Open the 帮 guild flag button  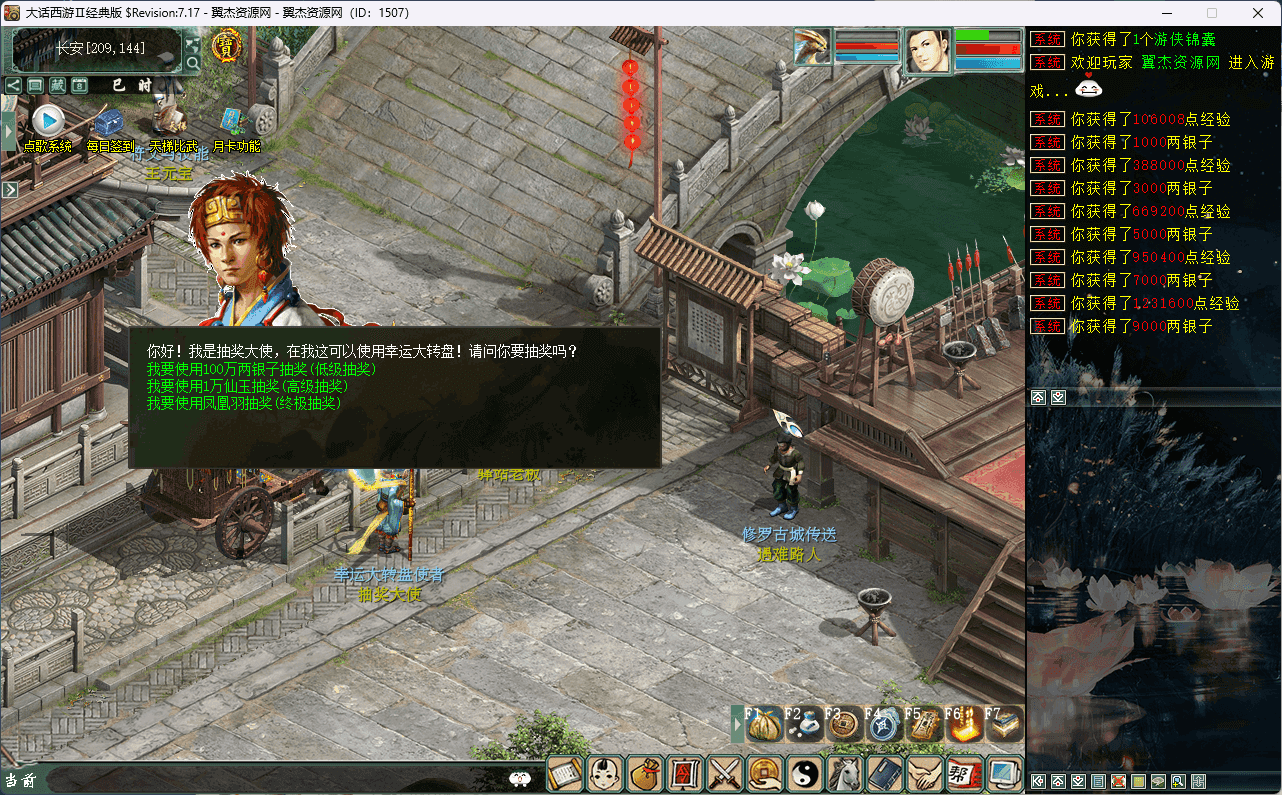click(x=964, y=773)
